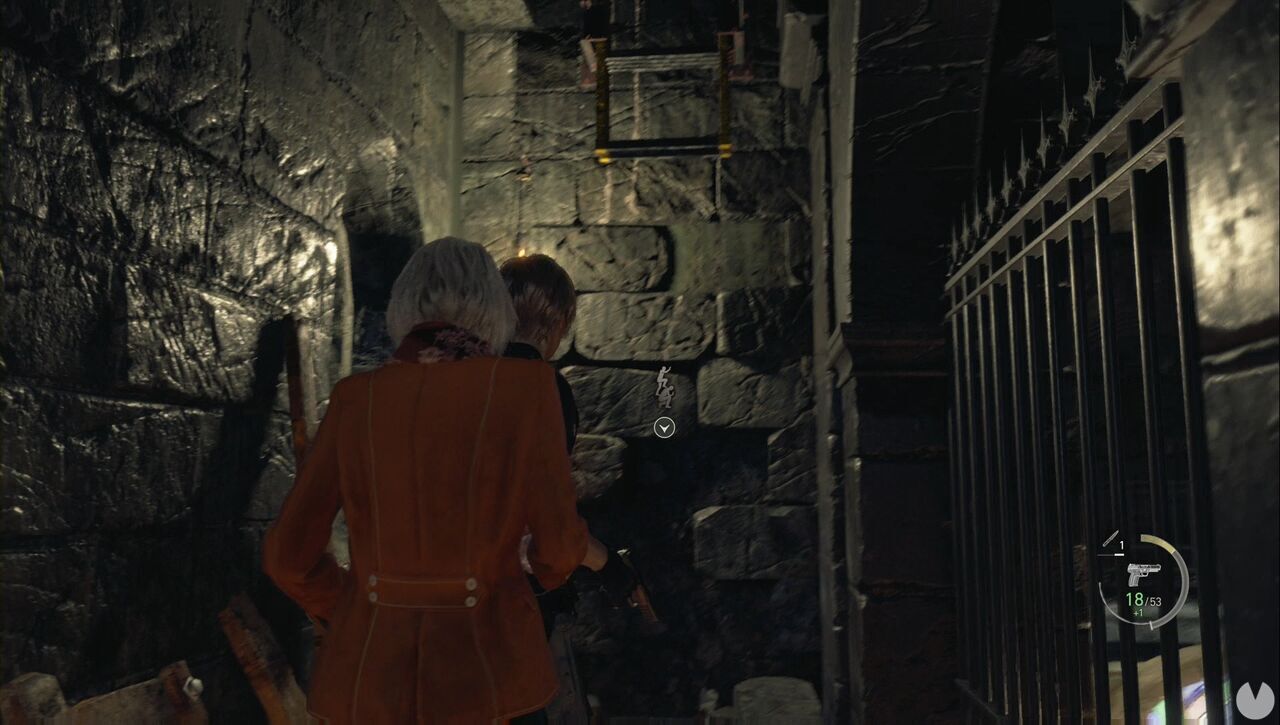Expand the down-arrow chevron prompt
Image resolution: width=1280 pixels, height=725 pixels.
(663, 428)
